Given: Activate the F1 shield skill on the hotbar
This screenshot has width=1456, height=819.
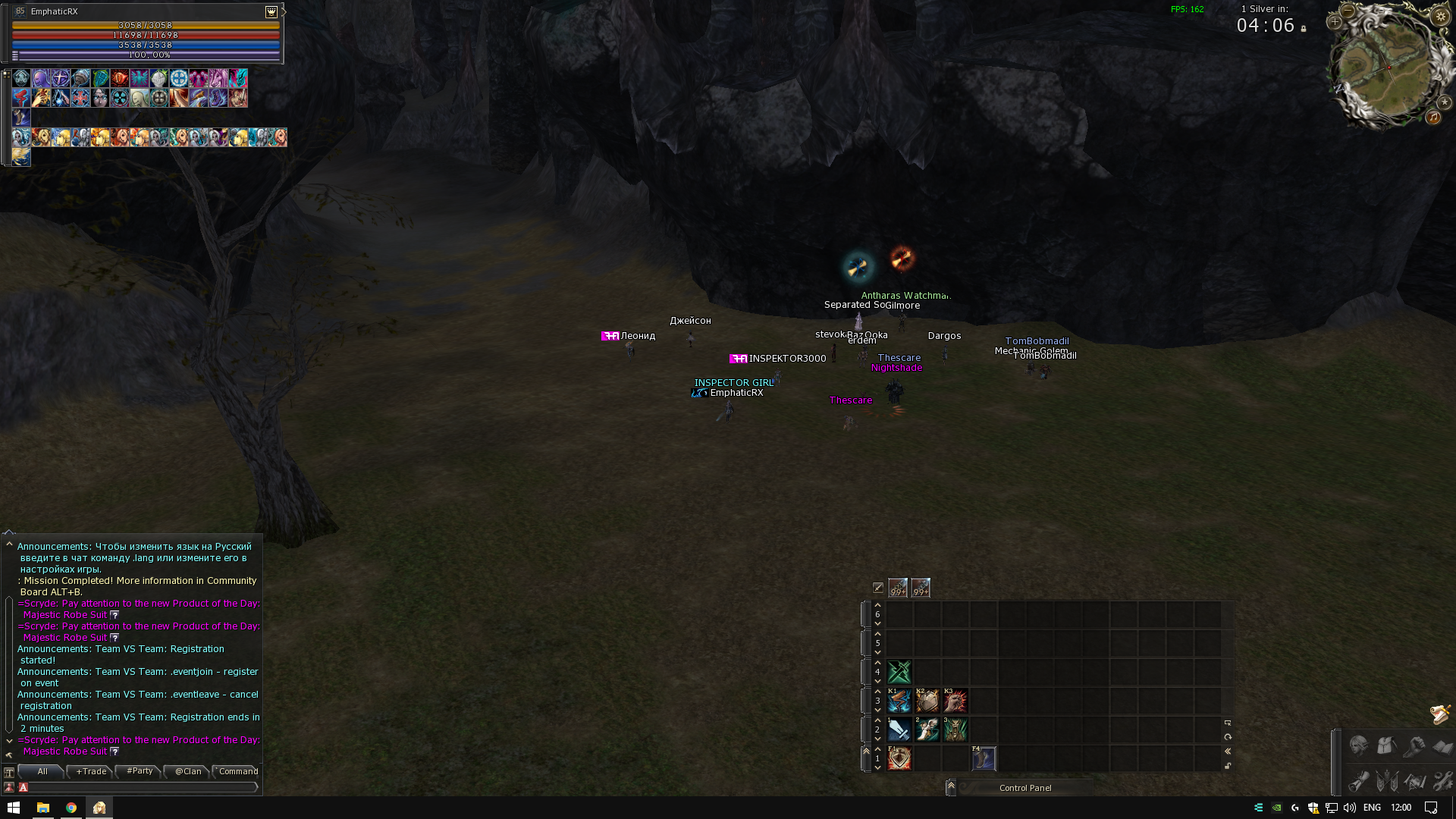Looking at the screenshot, I should (899, 758).
